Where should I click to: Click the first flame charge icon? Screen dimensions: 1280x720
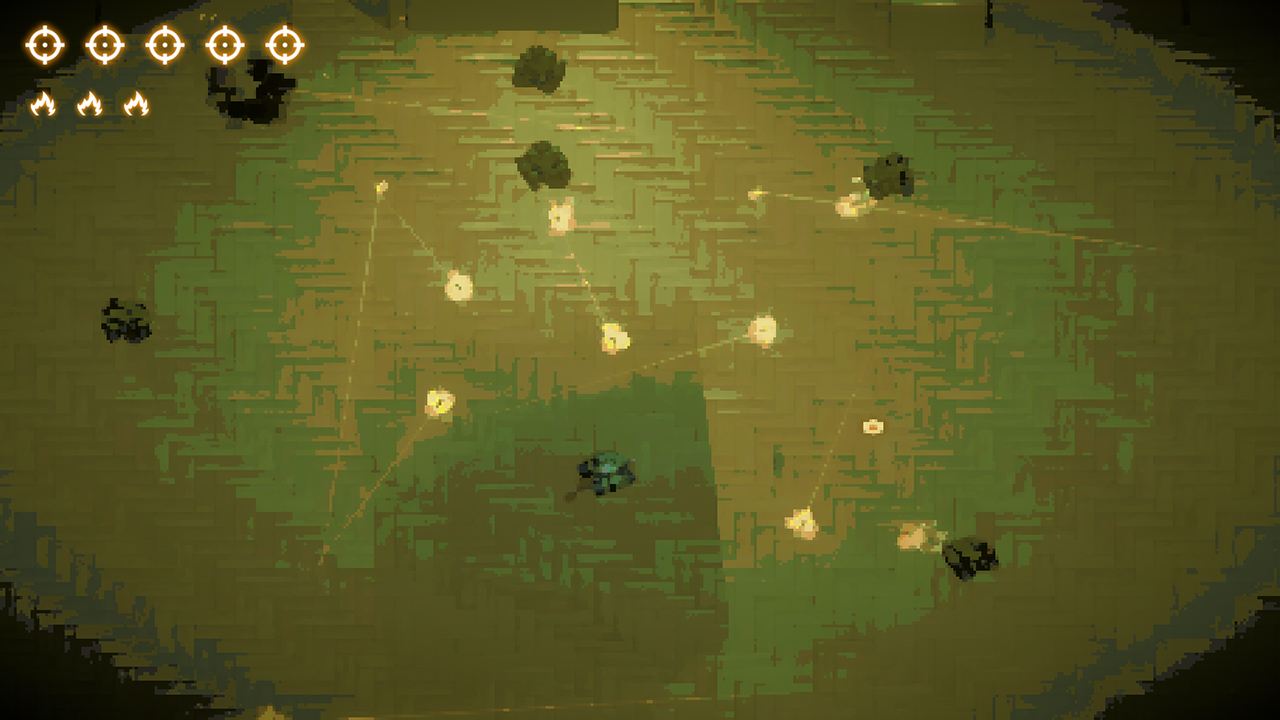pos(42,103)
